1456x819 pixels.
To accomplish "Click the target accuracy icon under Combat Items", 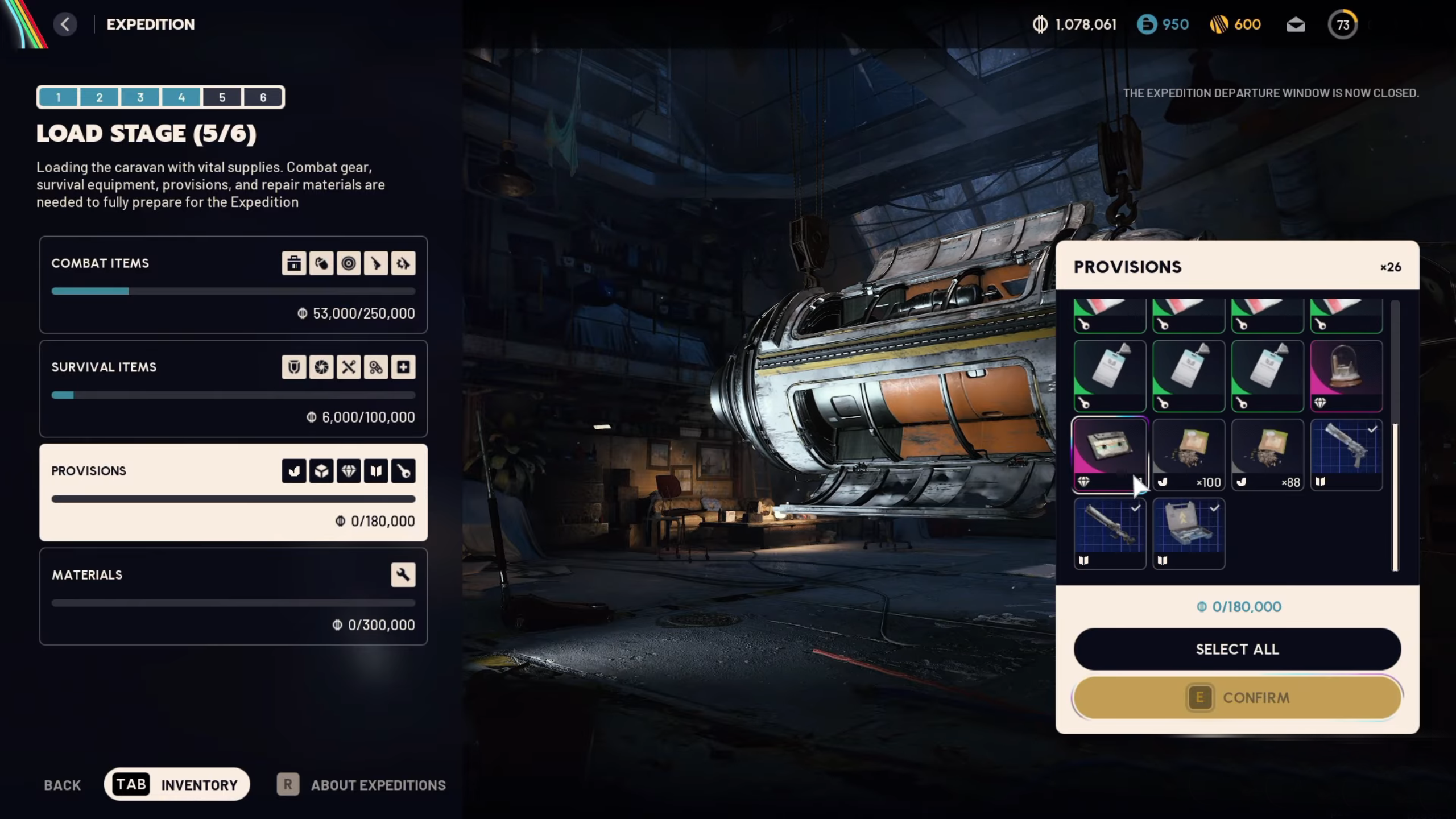I will (x=349, y=263).
